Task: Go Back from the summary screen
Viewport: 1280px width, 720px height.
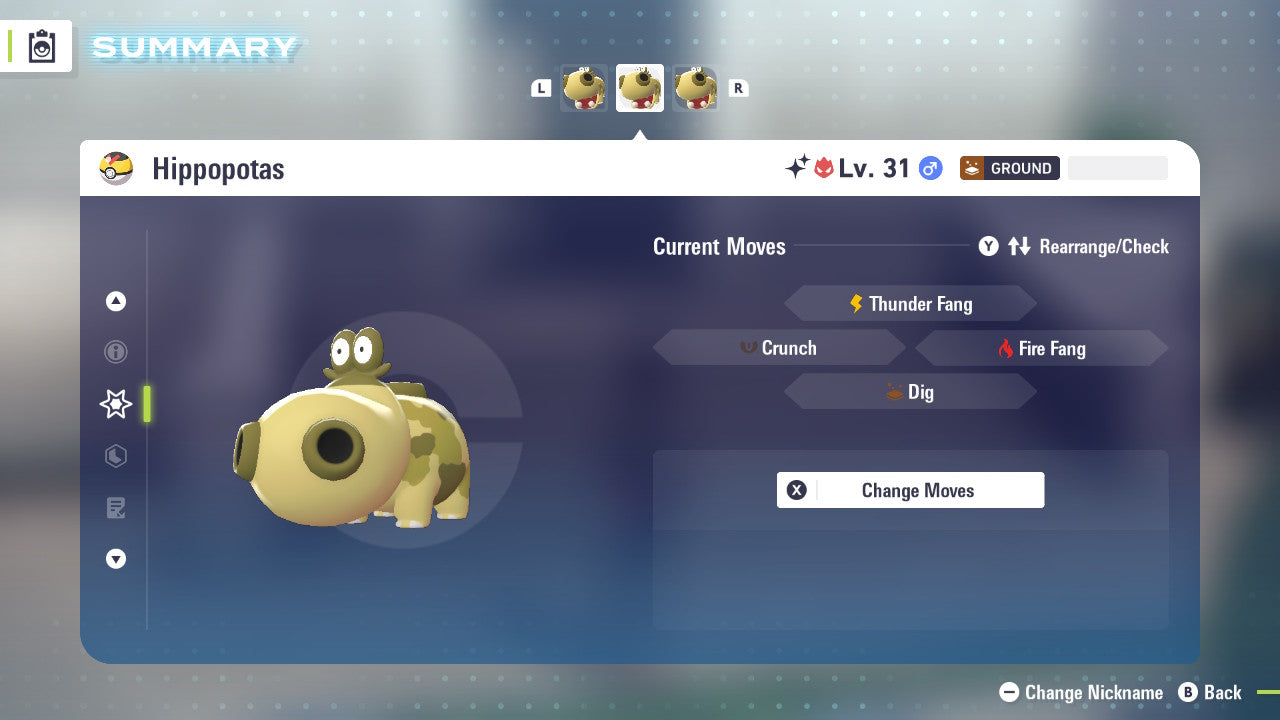Action: (1210, 692)
